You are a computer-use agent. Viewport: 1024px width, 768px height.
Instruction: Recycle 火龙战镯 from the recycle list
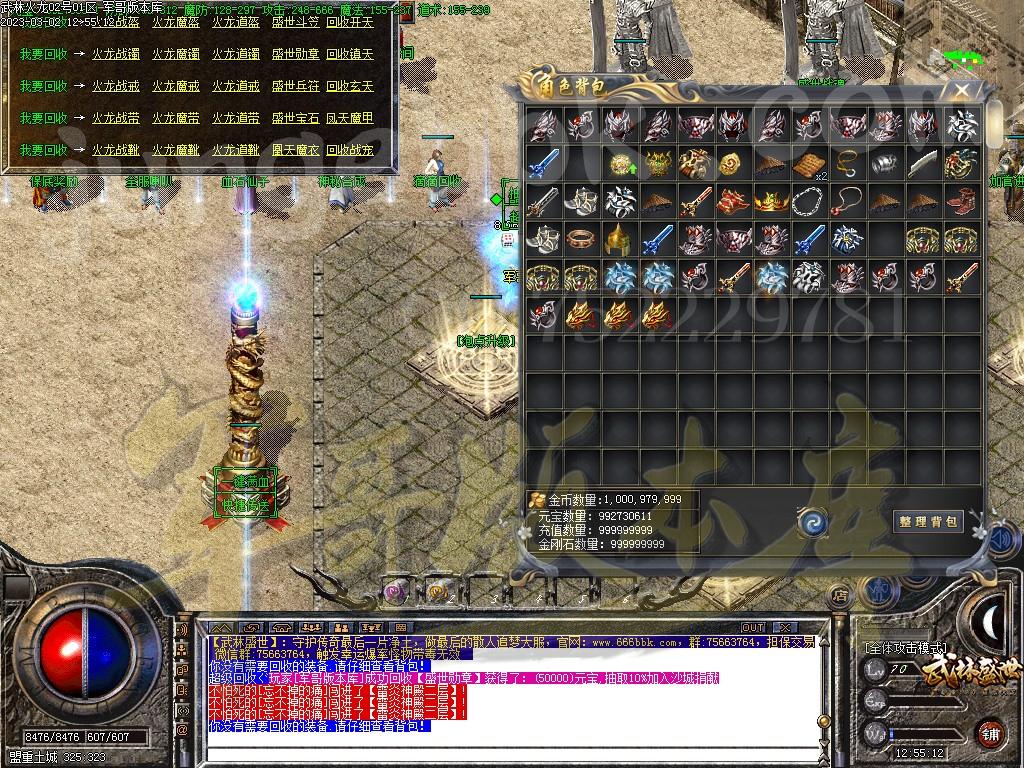click(x=116, y=54)
